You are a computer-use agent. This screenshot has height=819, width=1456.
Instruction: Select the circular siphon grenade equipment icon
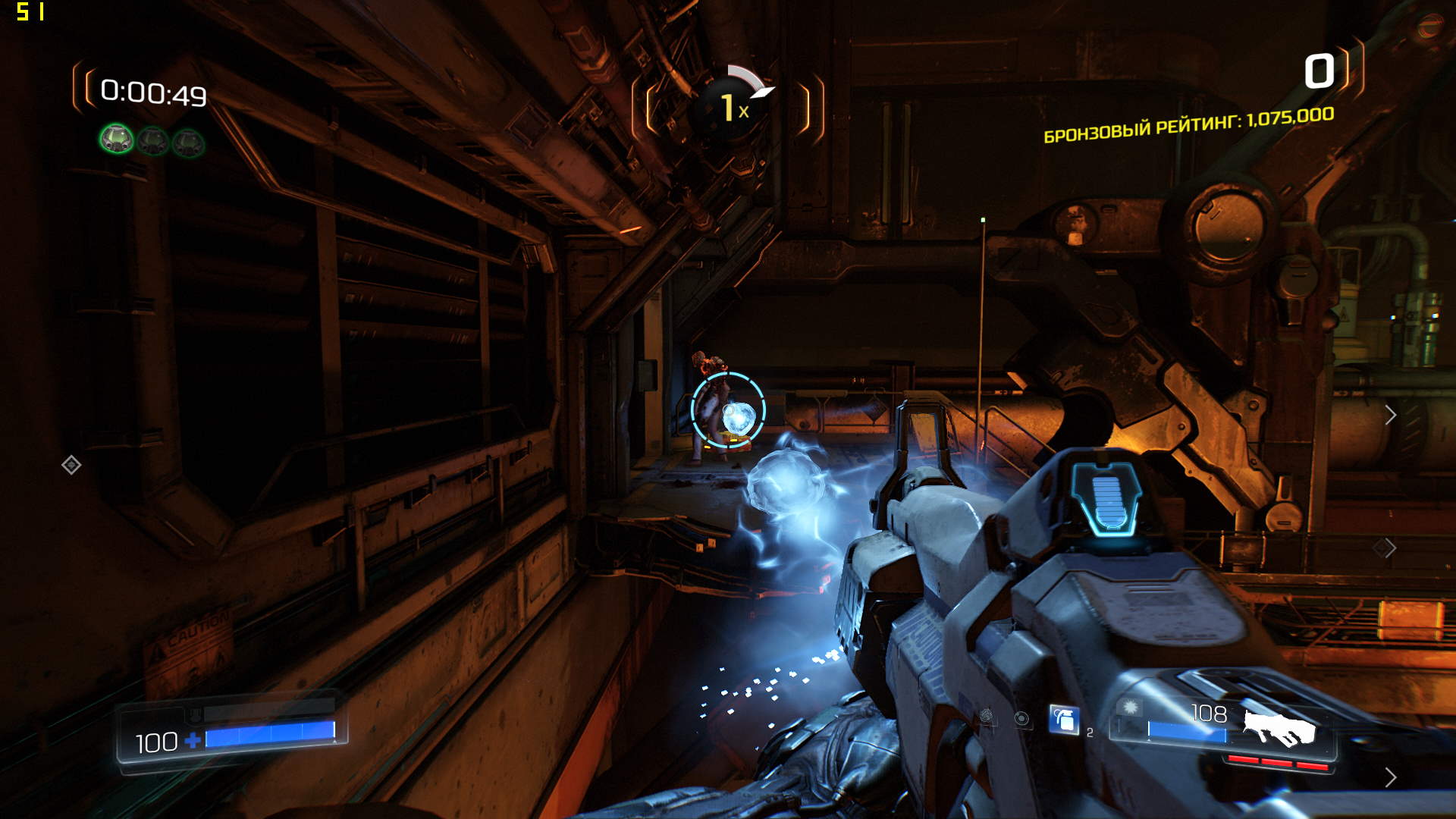(1021, 718)
